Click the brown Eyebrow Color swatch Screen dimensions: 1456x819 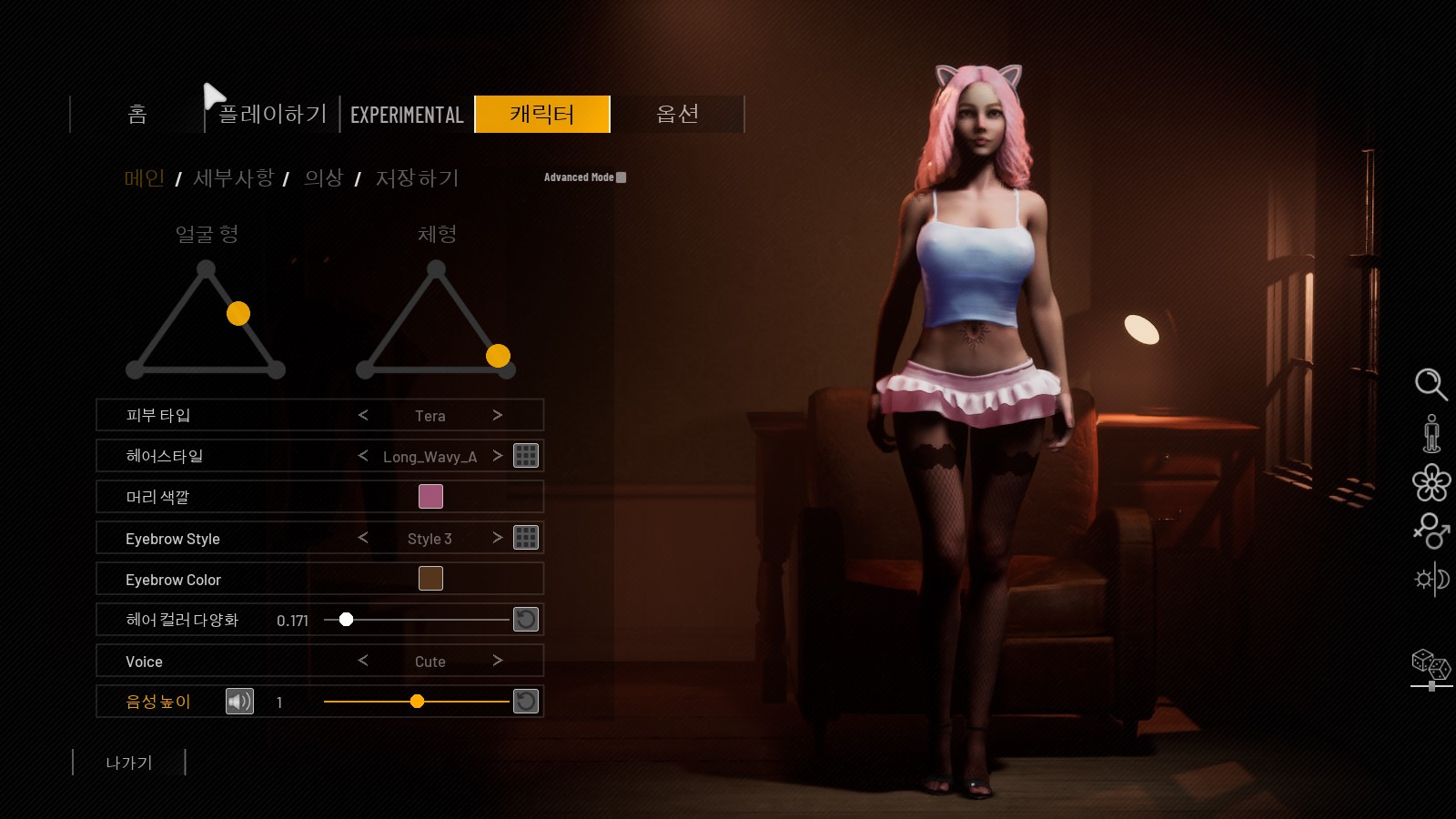pos(430,578)
